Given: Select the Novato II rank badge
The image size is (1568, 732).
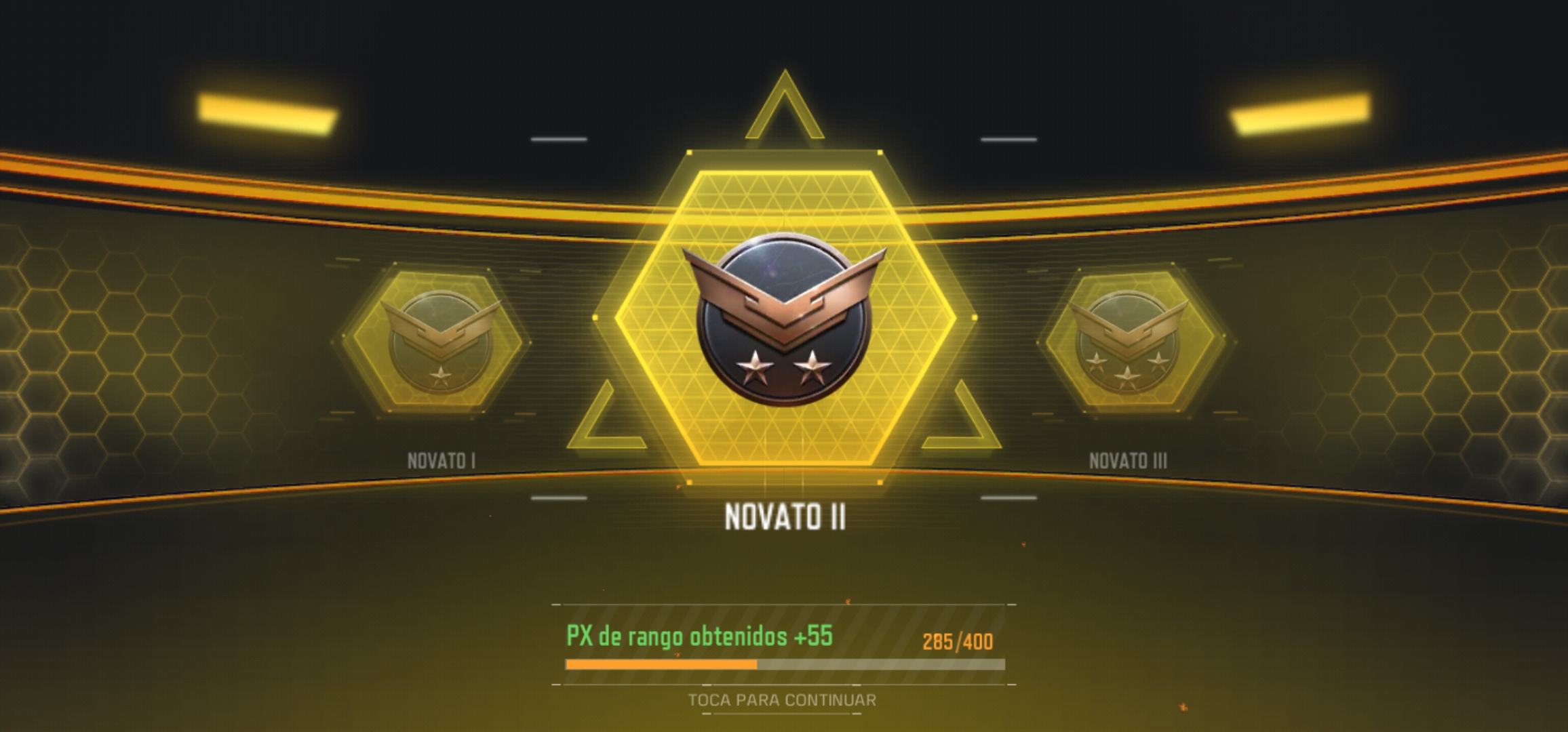Looking at the screenshot, I should pyautogui.click(x=785, y=320).
